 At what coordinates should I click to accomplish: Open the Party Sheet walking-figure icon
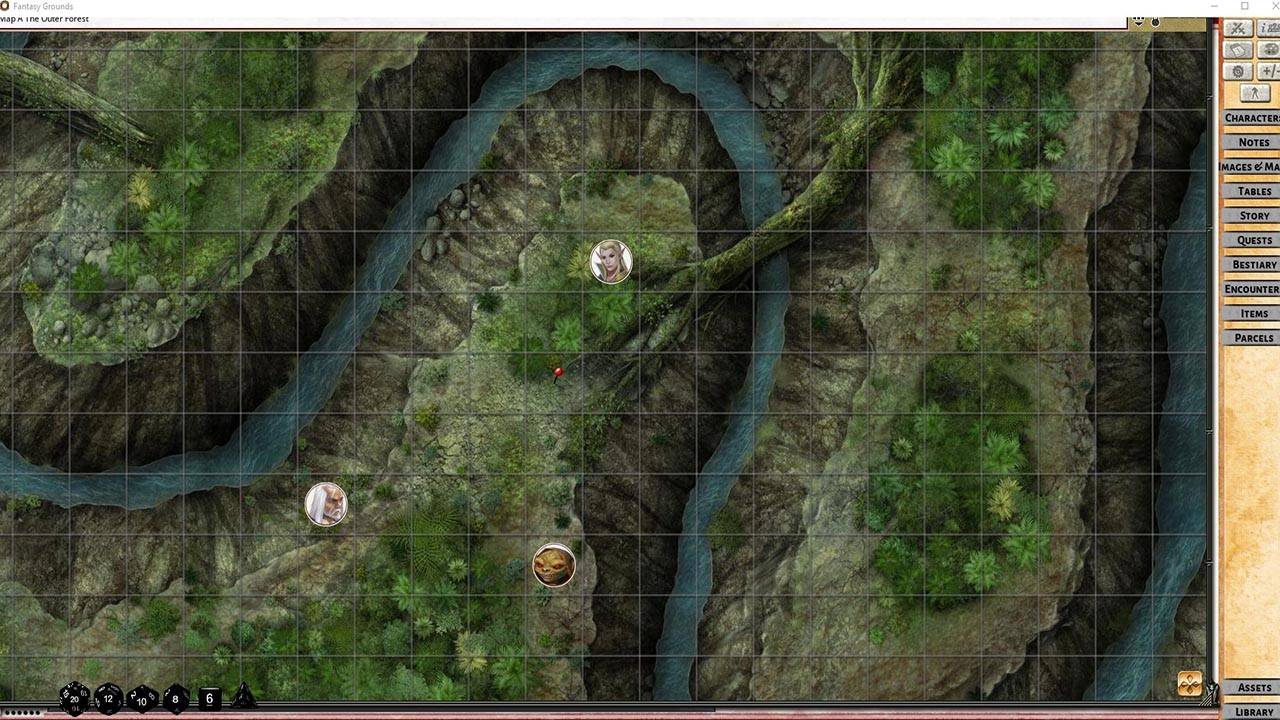(1253, 92)
